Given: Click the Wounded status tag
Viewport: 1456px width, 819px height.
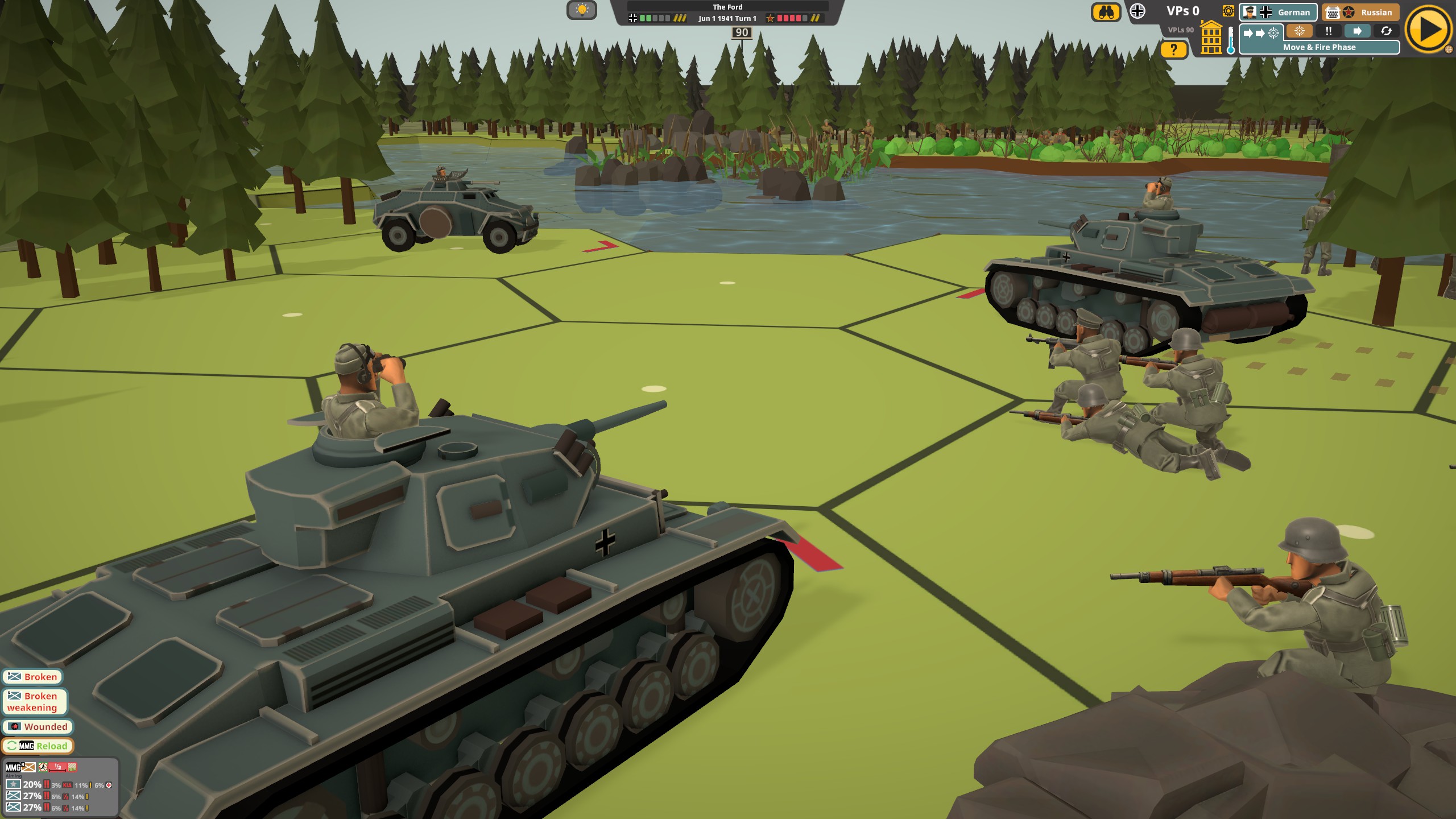Looking at the screenshot, I should pyautogui.click(x=38, y=727).
